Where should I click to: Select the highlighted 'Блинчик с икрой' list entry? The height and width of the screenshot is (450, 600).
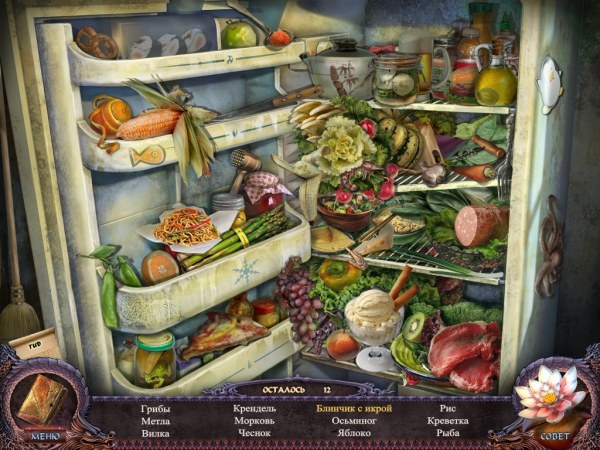click(354, 408)
